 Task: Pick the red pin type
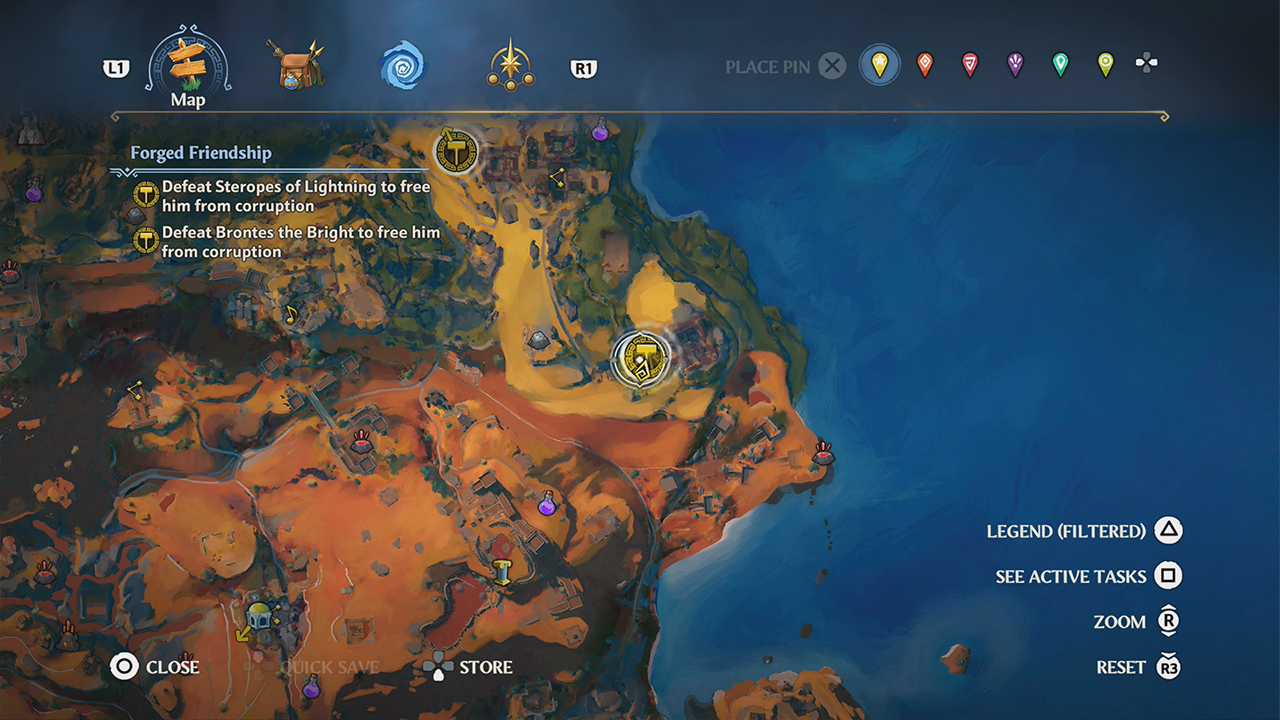pos(969,66)
